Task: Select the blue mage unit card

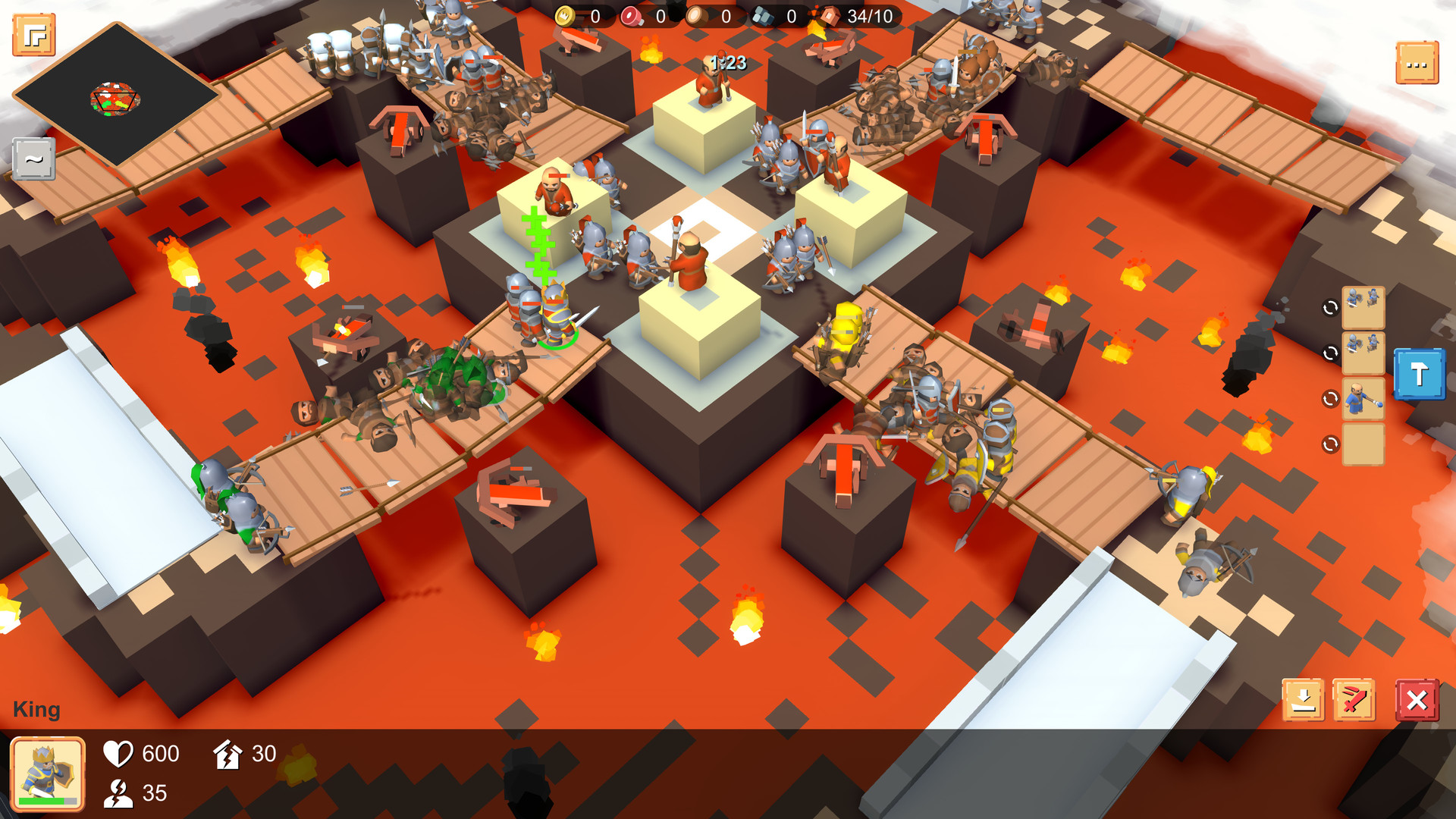Action: 1363,397
